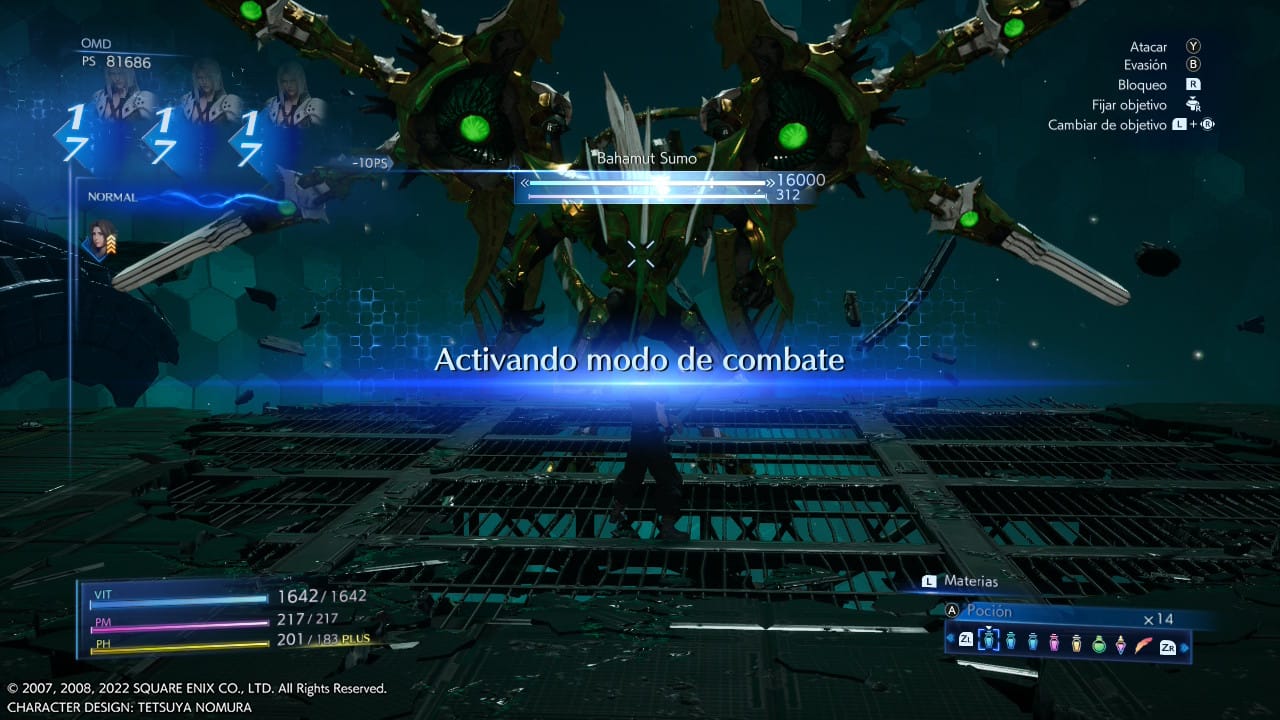The height and width of the screenshot is (720, 1280).
Task: Click the ZL shortcut icon in item bar
Action: [966, 641]
